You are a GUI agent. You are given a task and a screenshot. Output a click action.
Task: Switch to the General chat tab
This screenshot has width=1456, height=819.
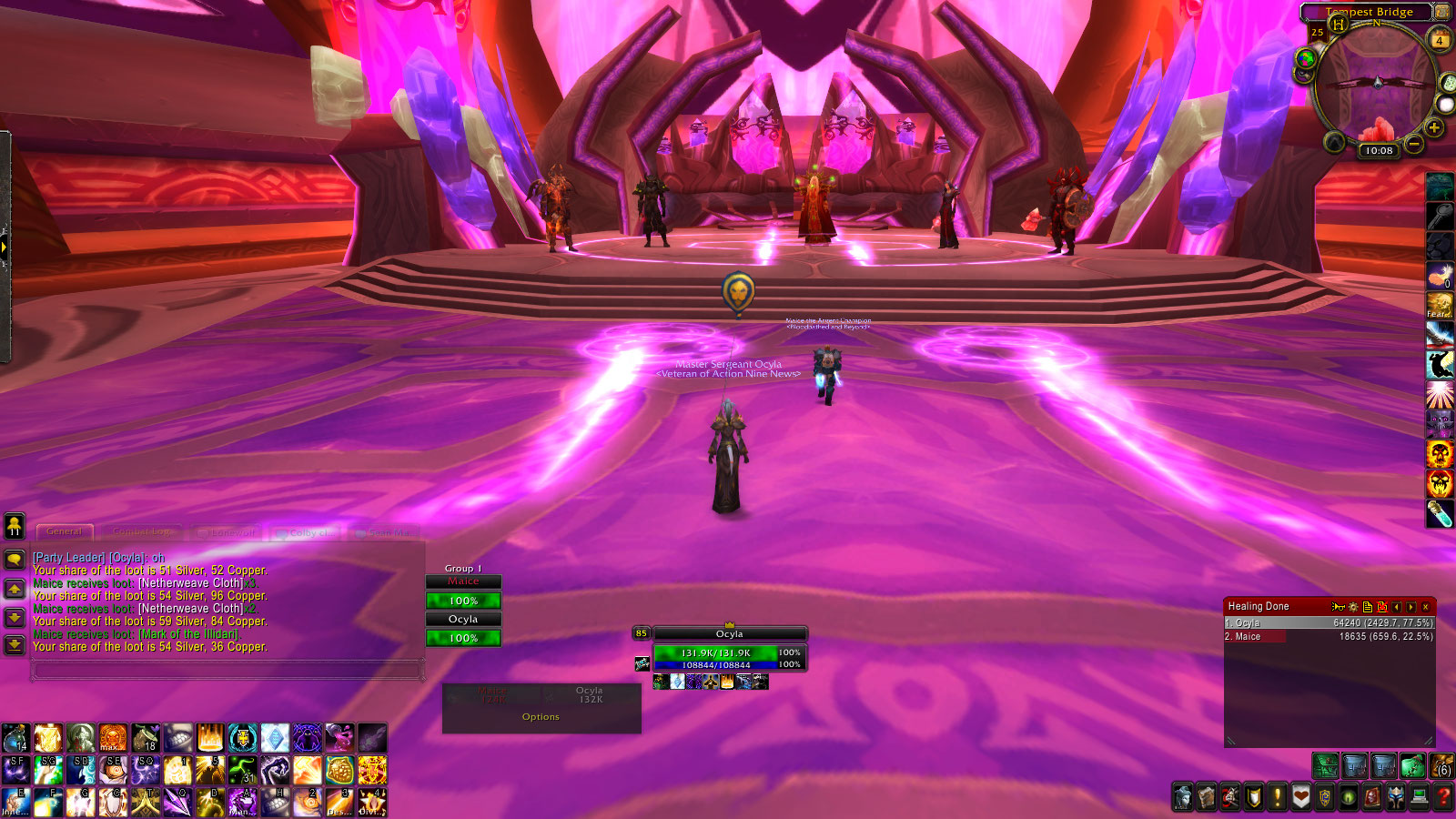tap(64, 531)
